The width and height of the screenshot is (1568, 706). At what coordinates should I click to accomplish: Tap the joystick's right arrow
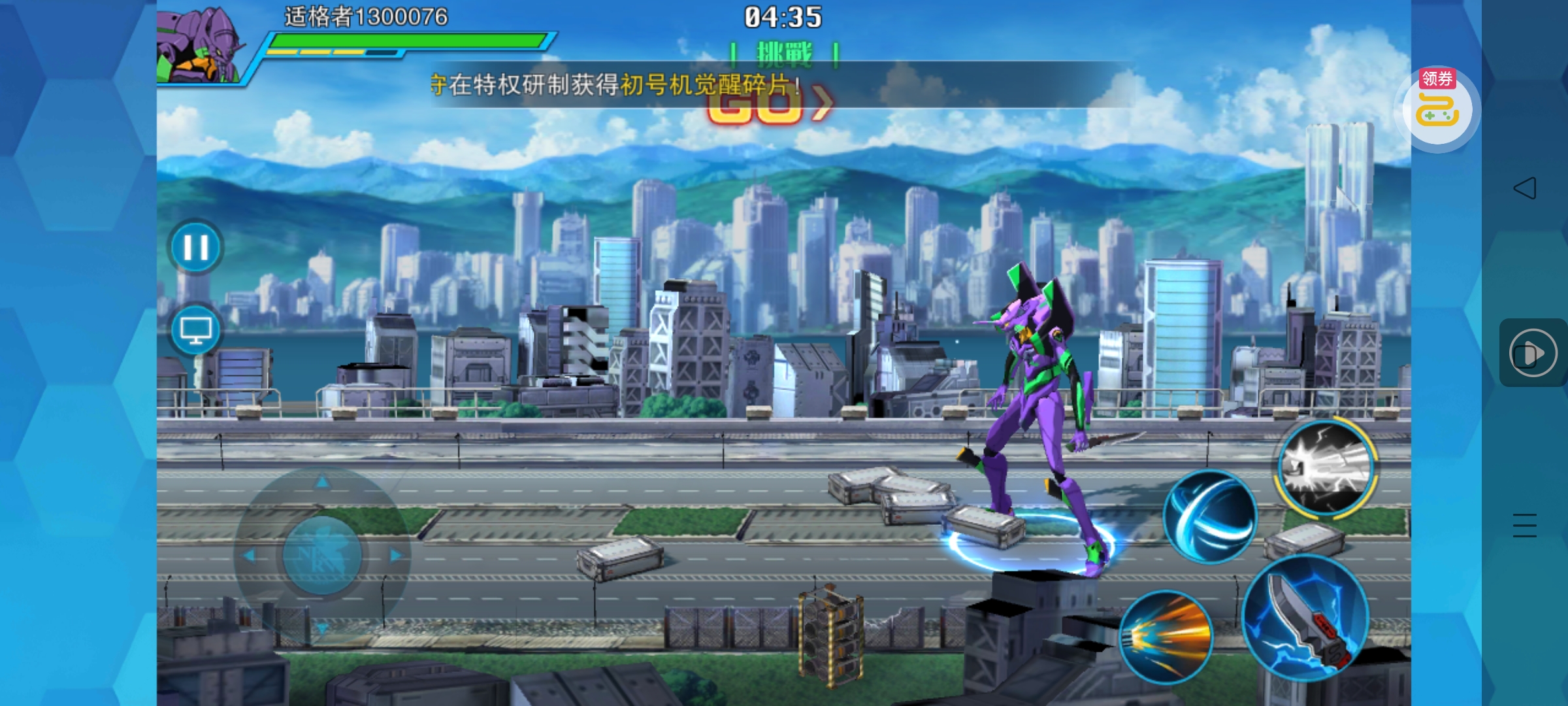coord(395,556)
